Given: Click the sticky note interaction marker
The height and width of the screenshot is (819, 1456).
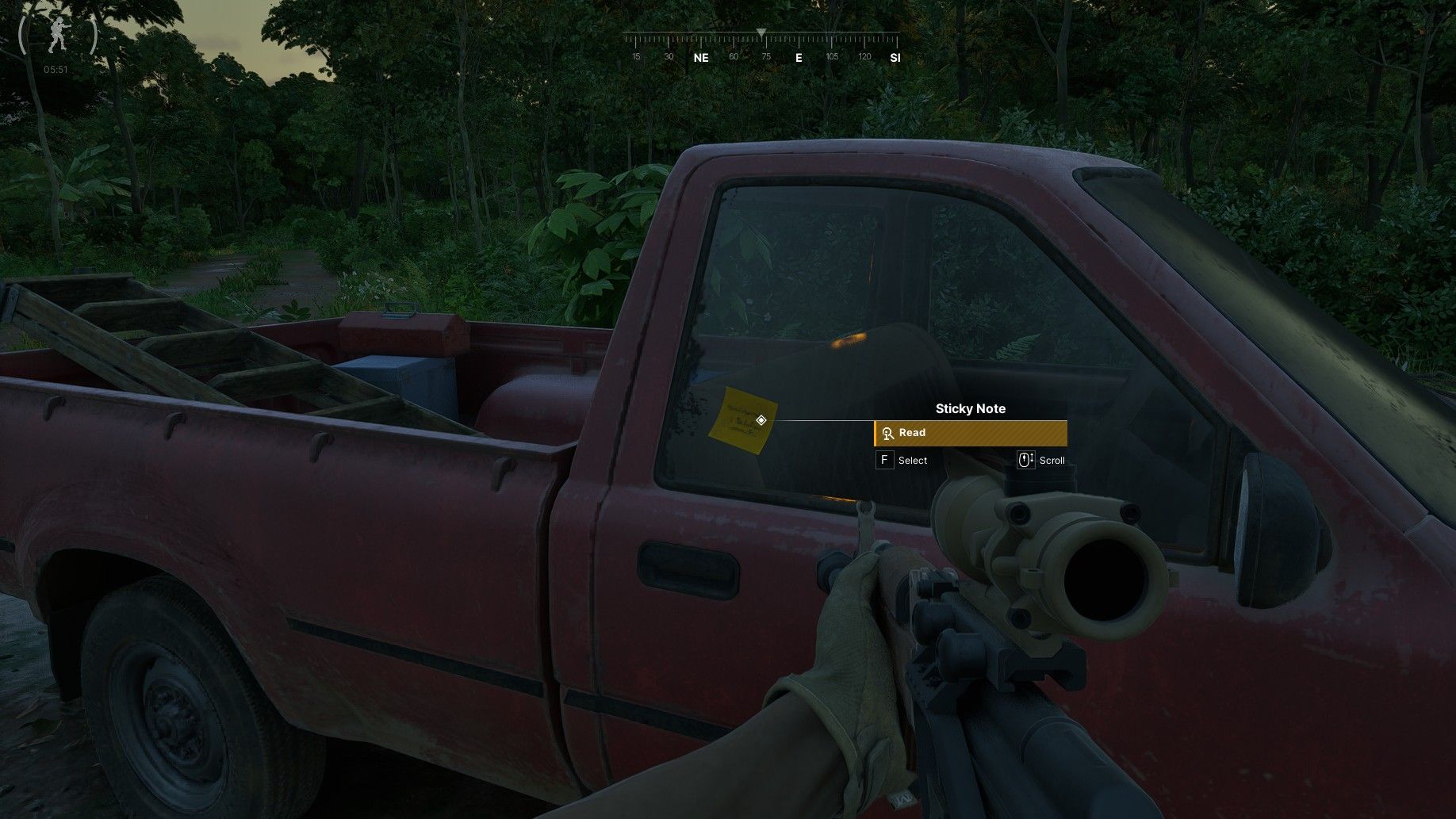Looking at the screenshot, I should pyautogui.click(x=761, y=420).
